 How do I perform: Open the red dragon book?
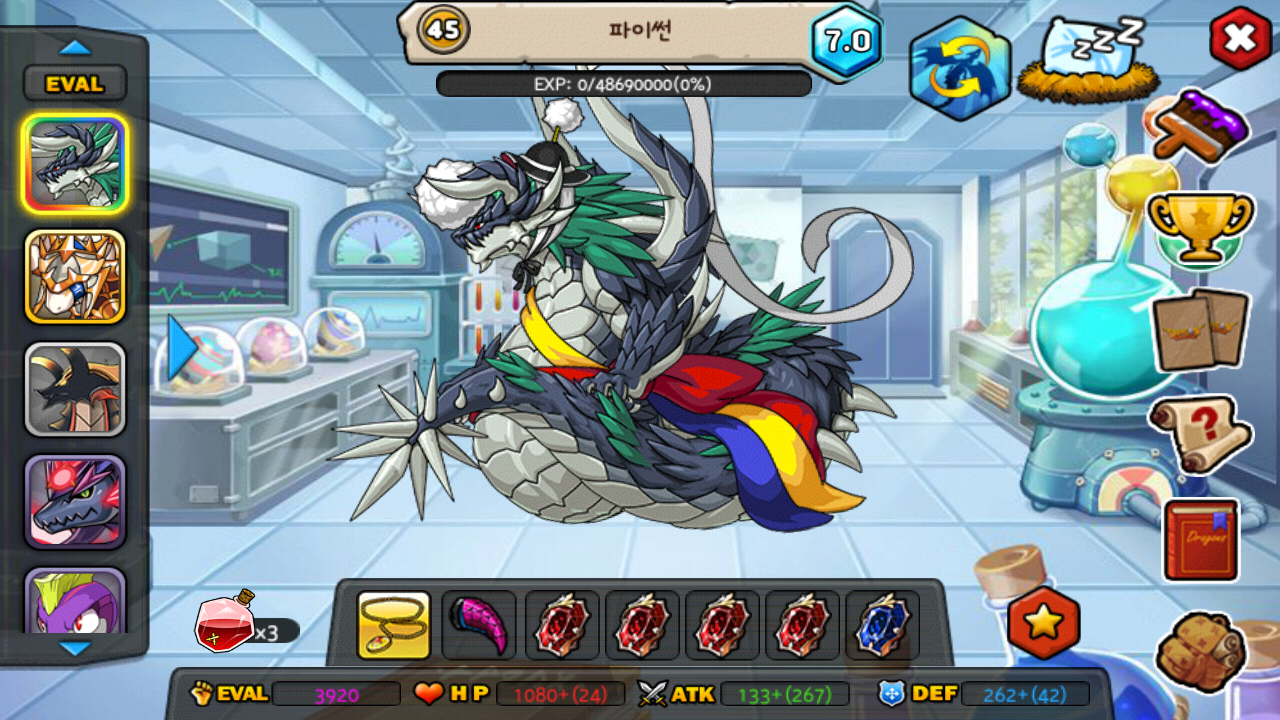(x=1201, y=539)
